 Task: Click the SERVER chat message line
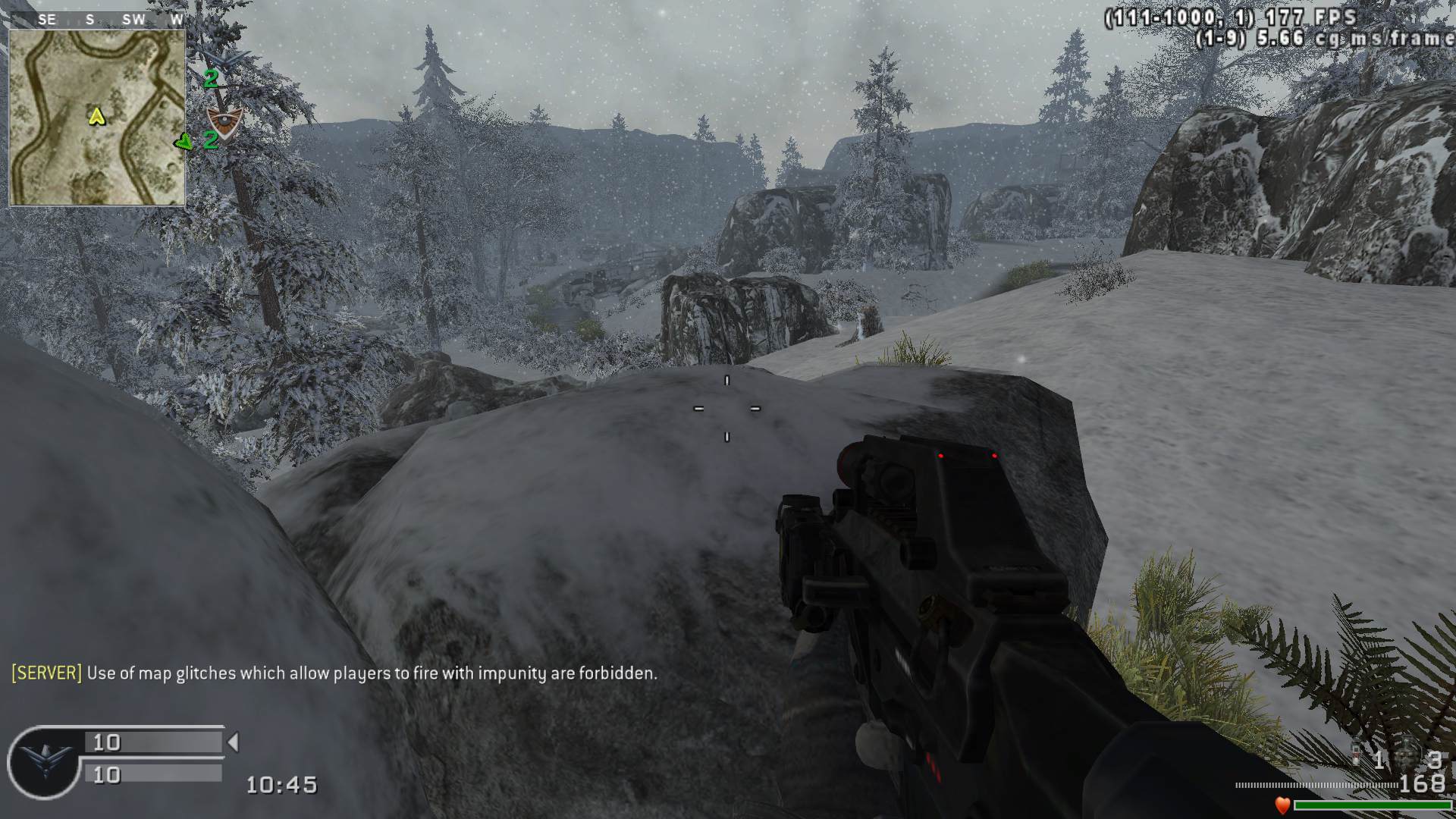(334, 673)
